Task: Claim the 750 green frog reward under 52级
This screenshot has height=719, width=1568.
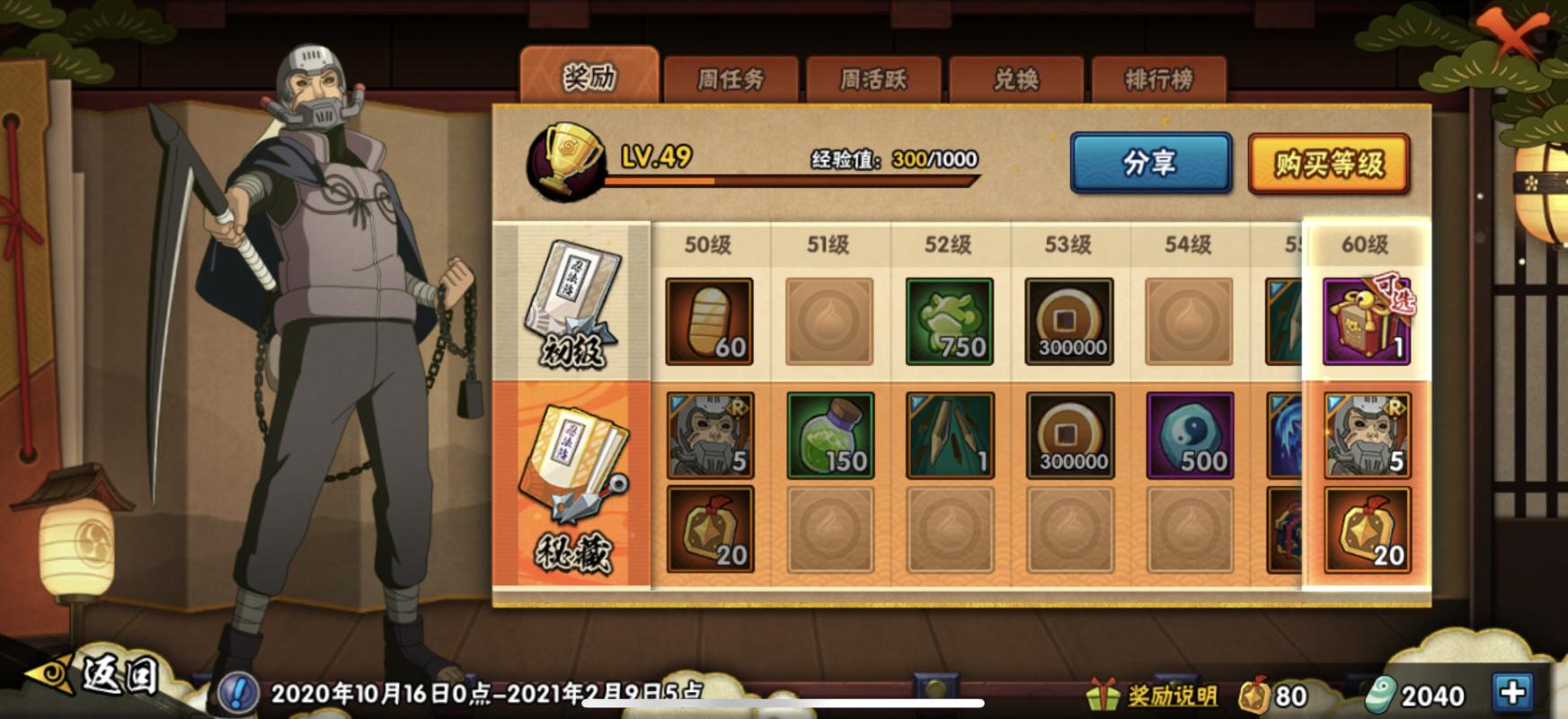Action: (950, 321)
